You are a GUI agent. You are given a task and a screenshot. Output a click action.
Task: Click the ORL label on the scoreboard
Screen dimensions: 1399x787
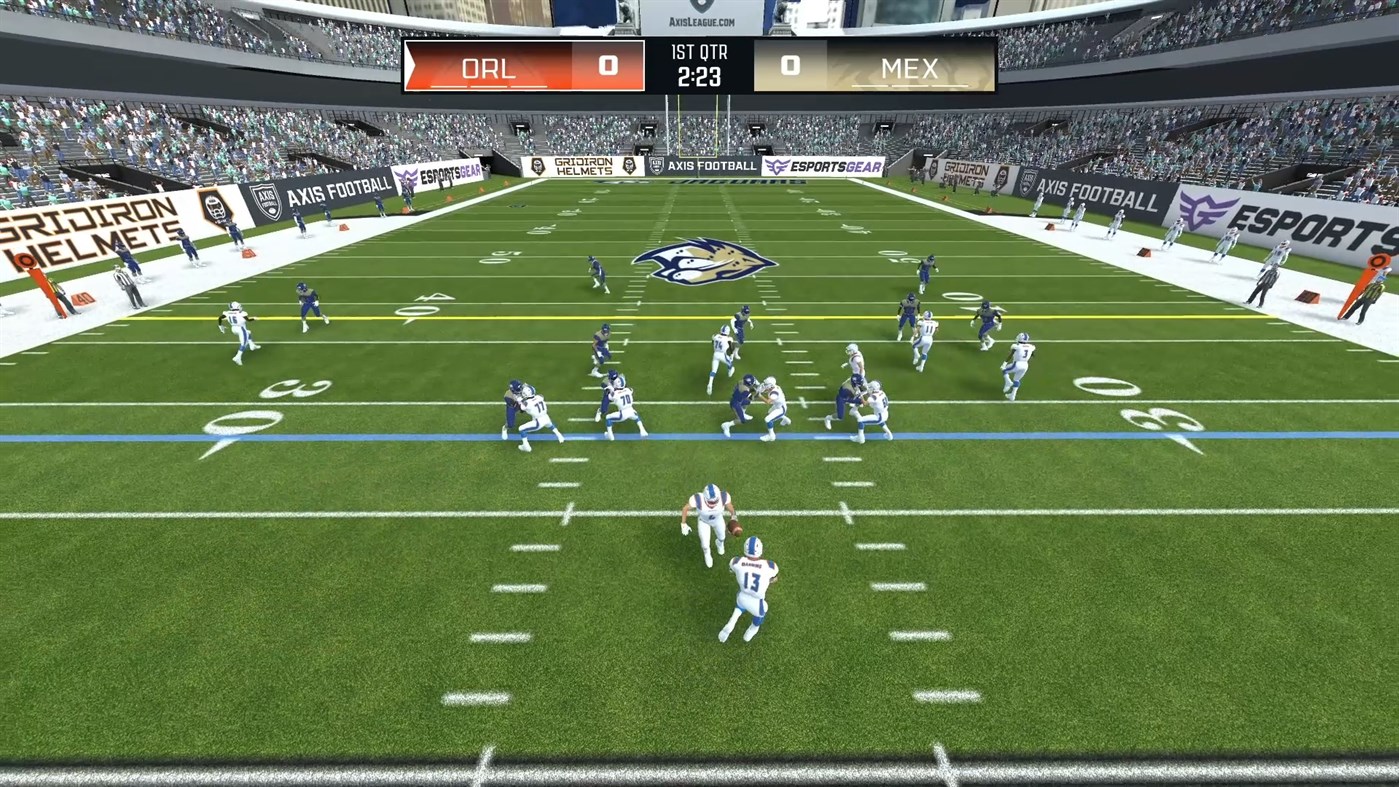[x=488, y=68]
